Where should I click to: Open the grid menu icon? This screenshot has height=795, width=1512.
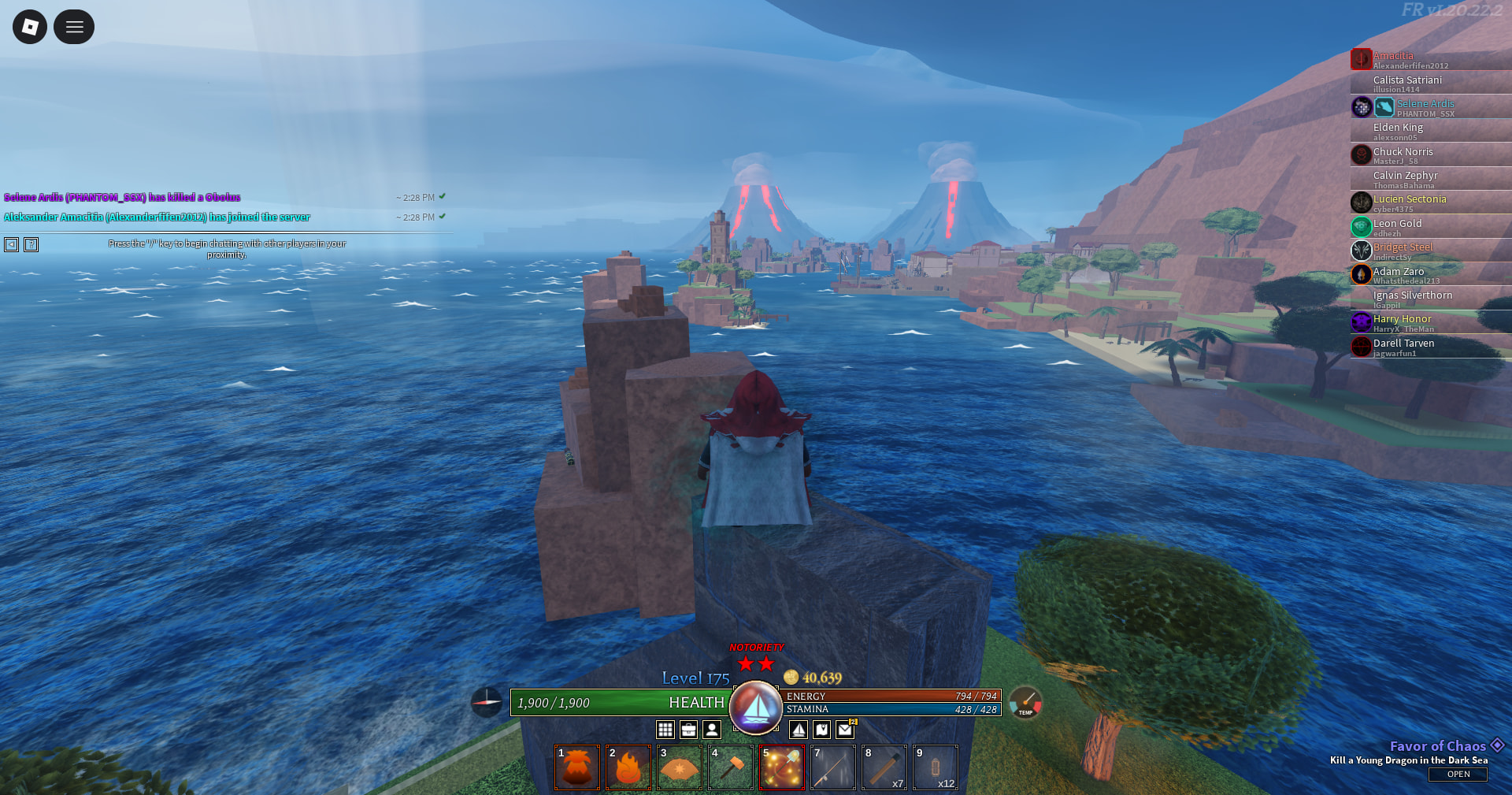tap(665, 730)
